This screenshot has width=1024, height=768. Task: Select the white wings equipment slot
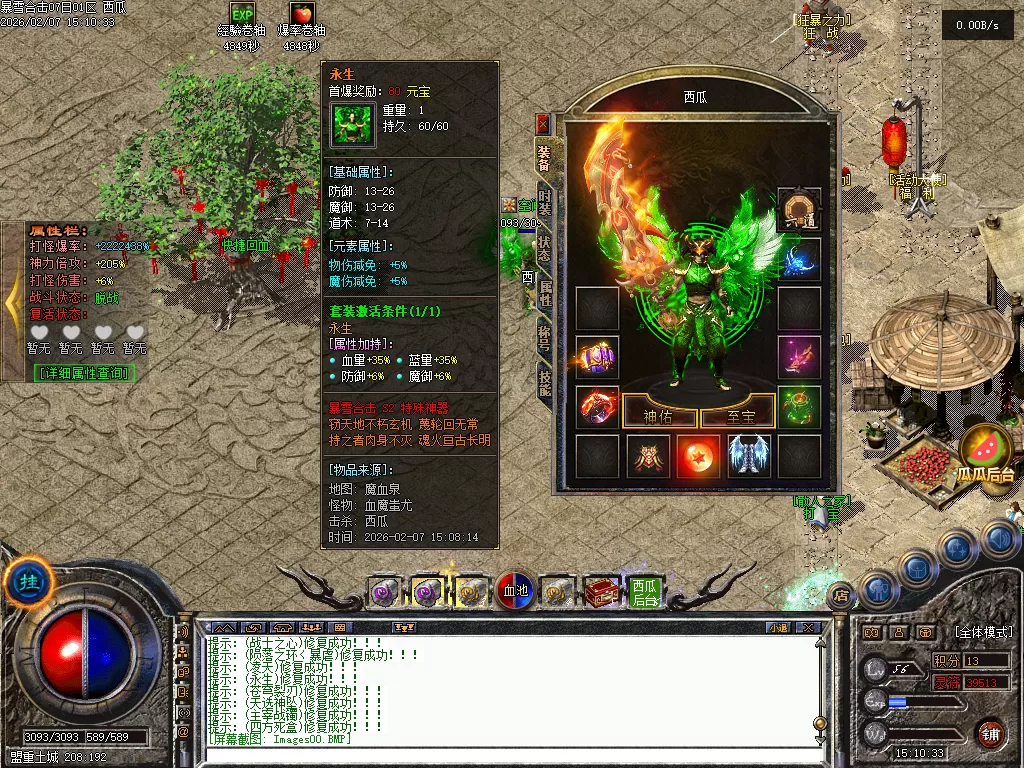(x=748, y=456)
